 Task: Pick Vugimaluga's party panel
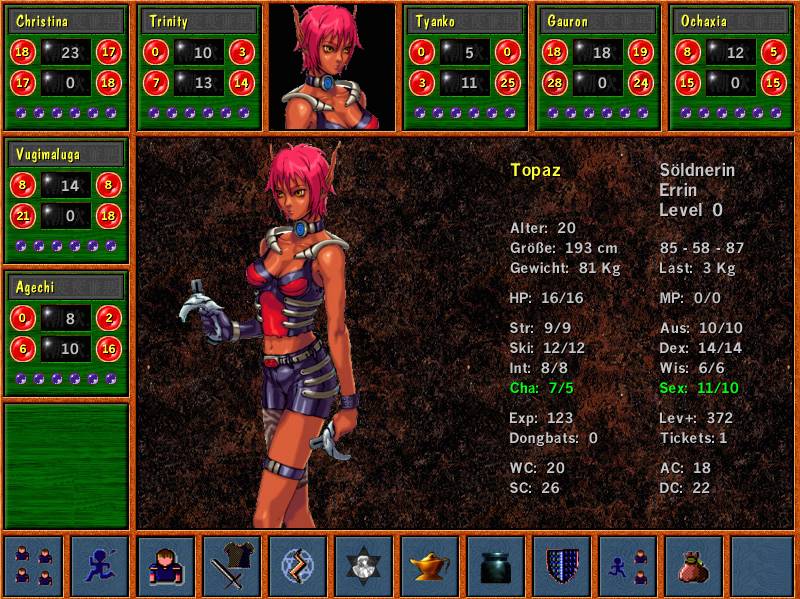(x=66, y=201)
